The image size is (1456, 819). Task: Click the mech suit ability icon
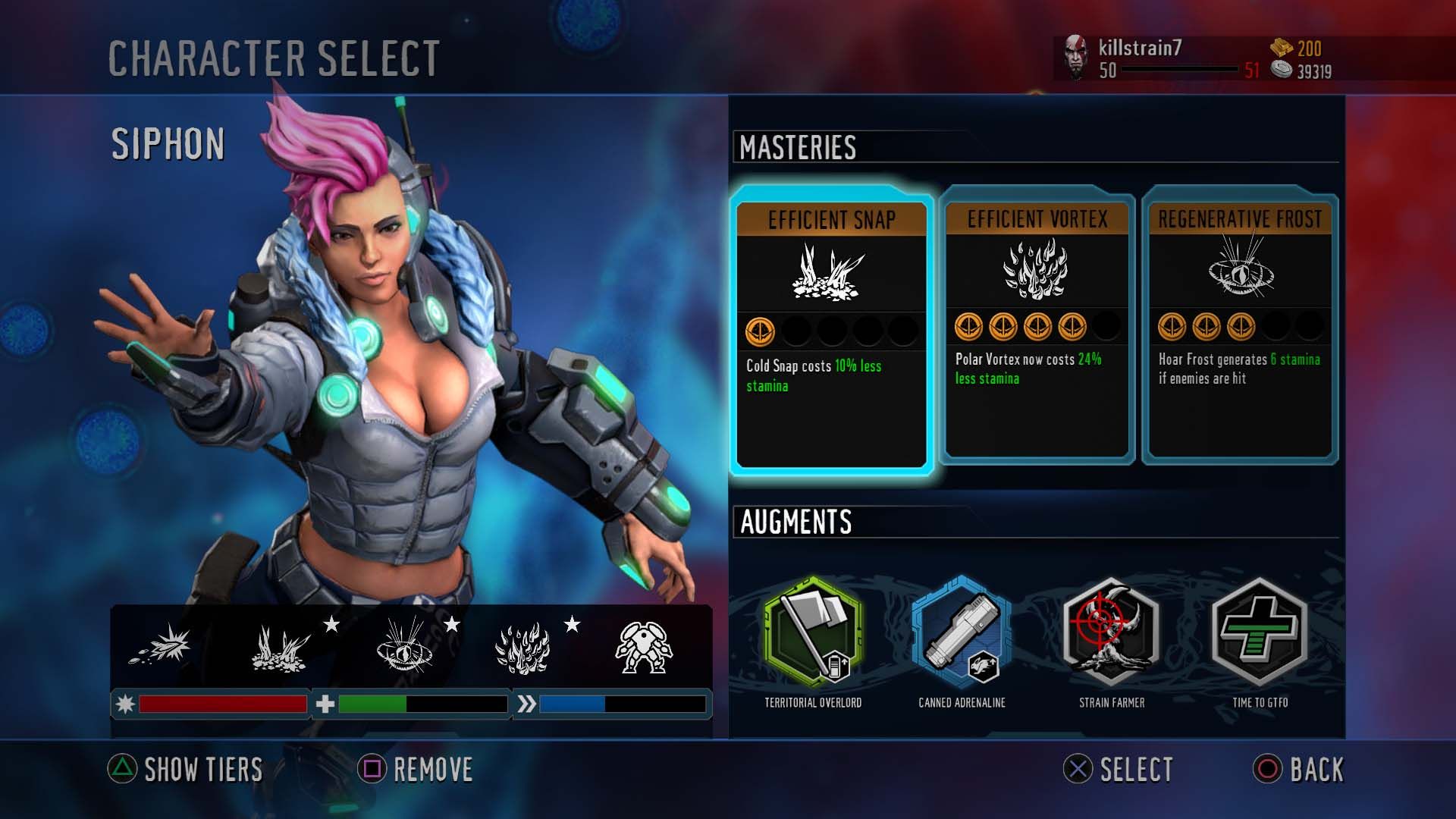(x=642, y=648)
